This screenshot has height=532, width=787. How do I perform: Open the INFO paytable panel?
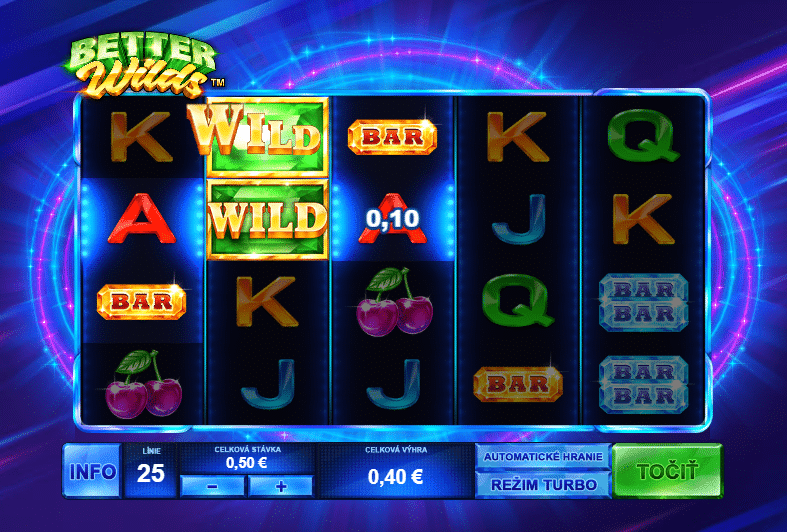click(x=92, y=471)
